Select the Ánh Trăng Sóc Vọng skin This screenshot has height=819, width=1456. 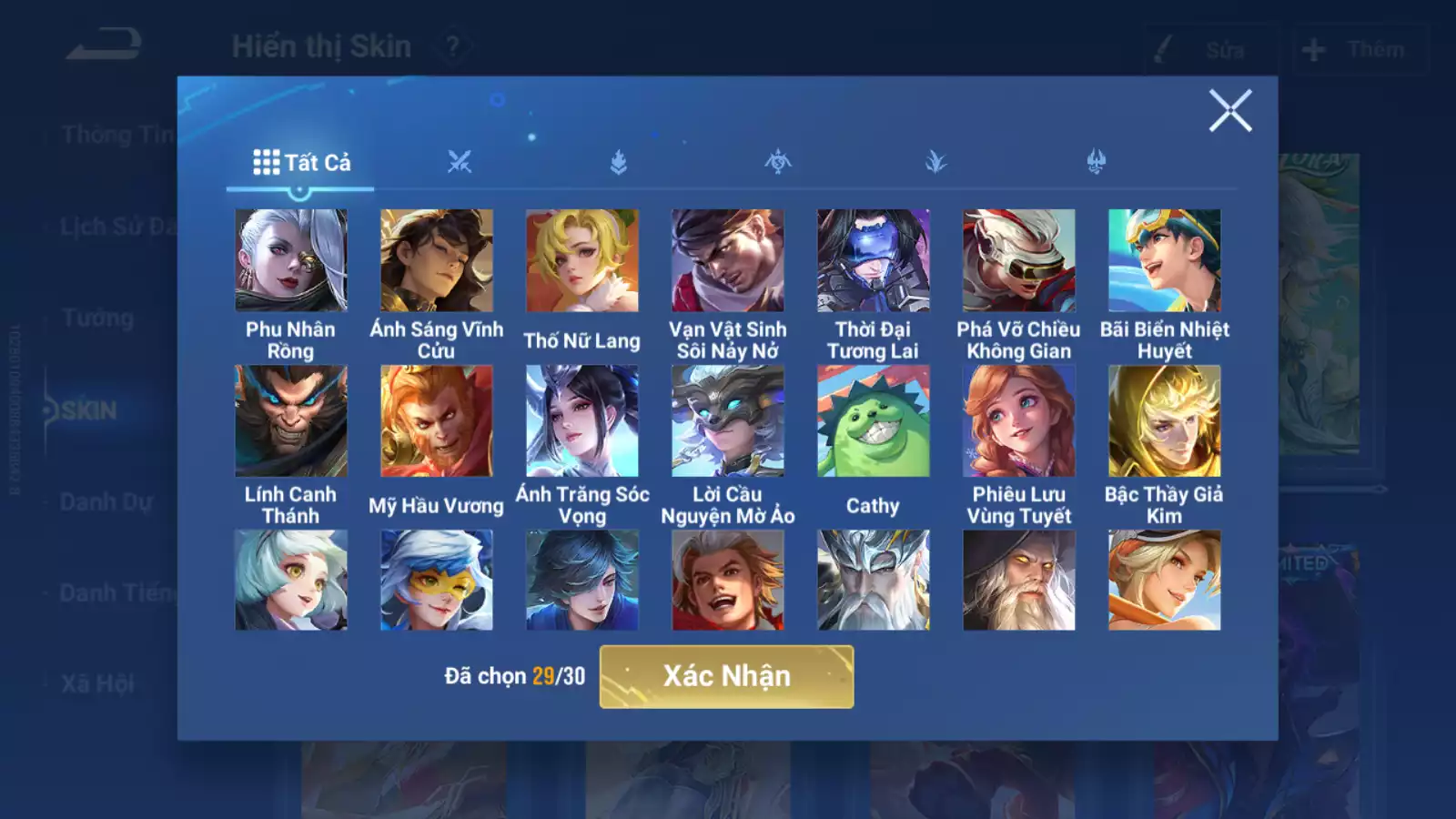[x=581, y=421]
